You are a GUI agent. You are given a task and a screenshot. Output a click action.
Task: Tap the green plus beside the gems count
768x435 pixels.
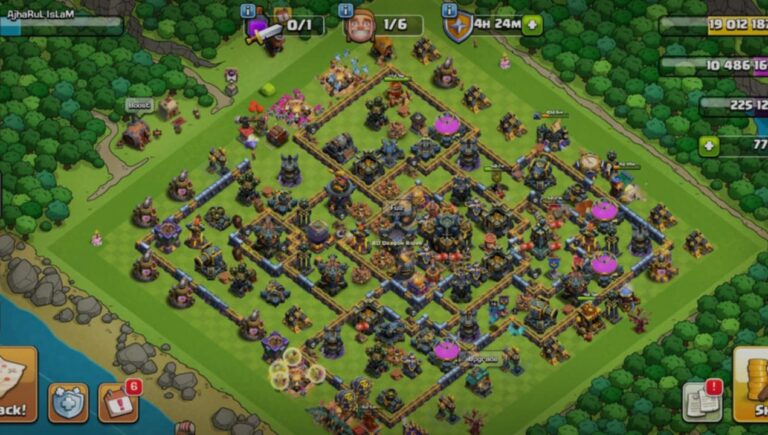pos(709,145)
